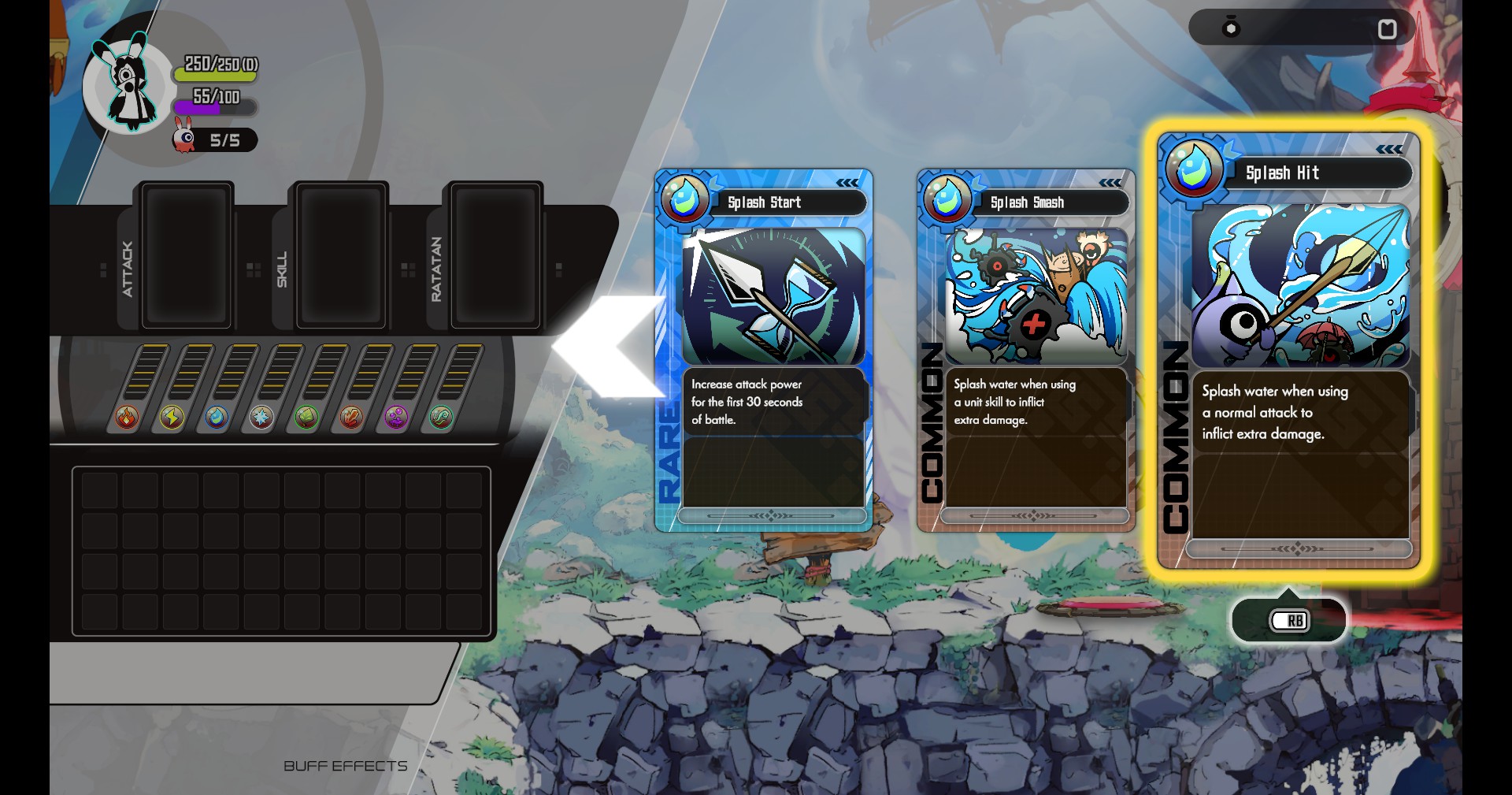Viewport: 1512px width, 795px height.
Task: Click the ice crystal element icon
Action: tap(261, 417)
